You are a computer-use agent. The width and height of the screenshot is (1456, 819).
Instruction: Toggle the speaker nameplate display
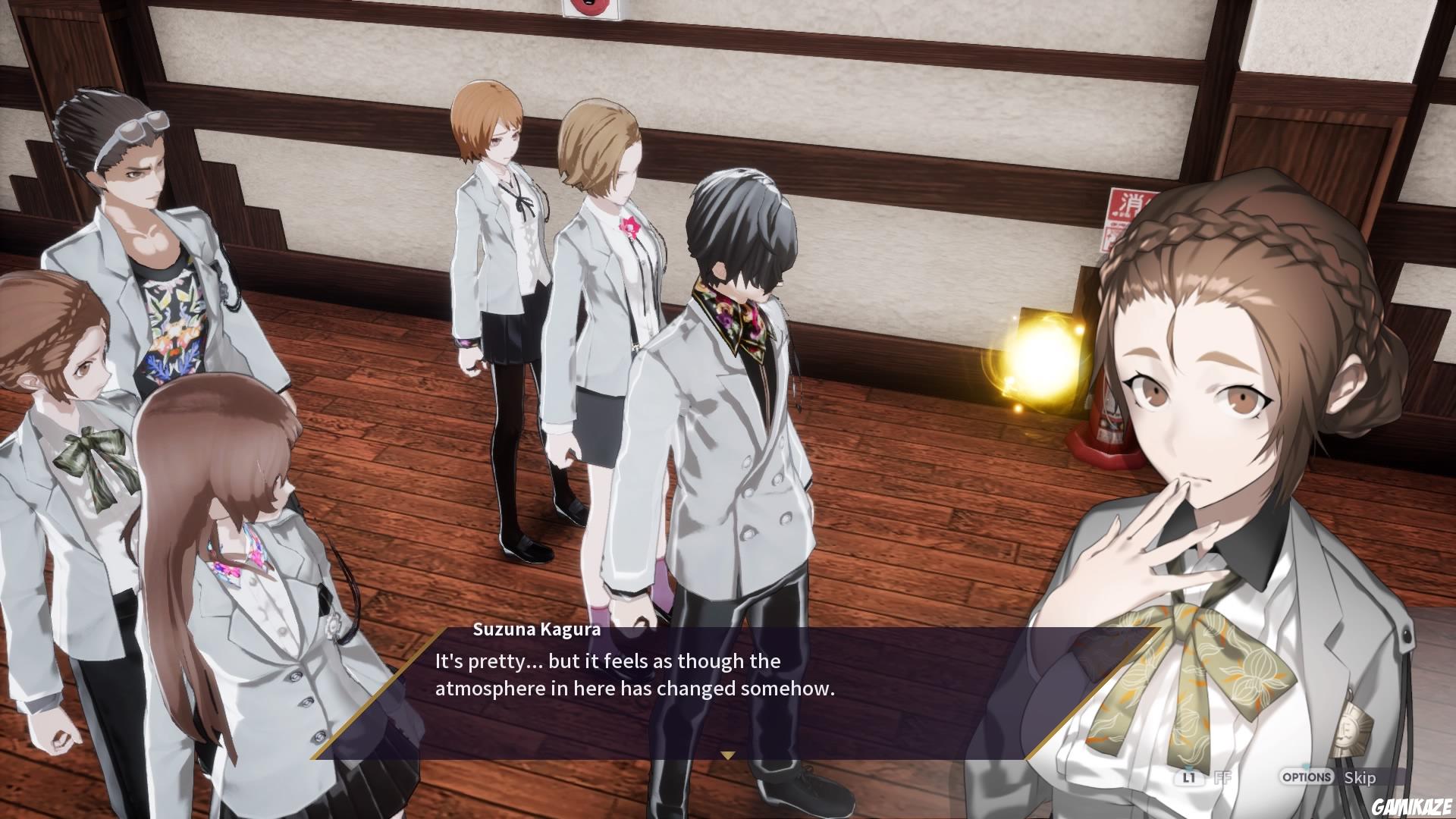pyautogui.click(x=535, y=629)
